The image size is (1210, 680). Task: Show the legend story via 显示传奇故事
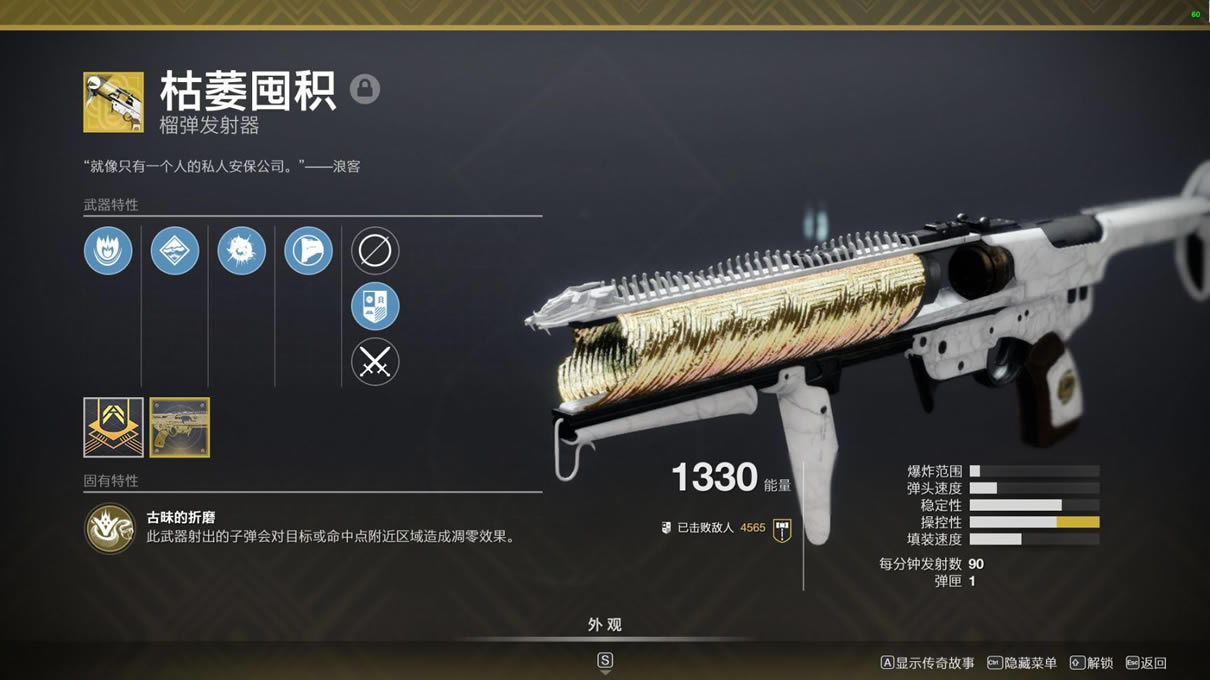(927, 663)
